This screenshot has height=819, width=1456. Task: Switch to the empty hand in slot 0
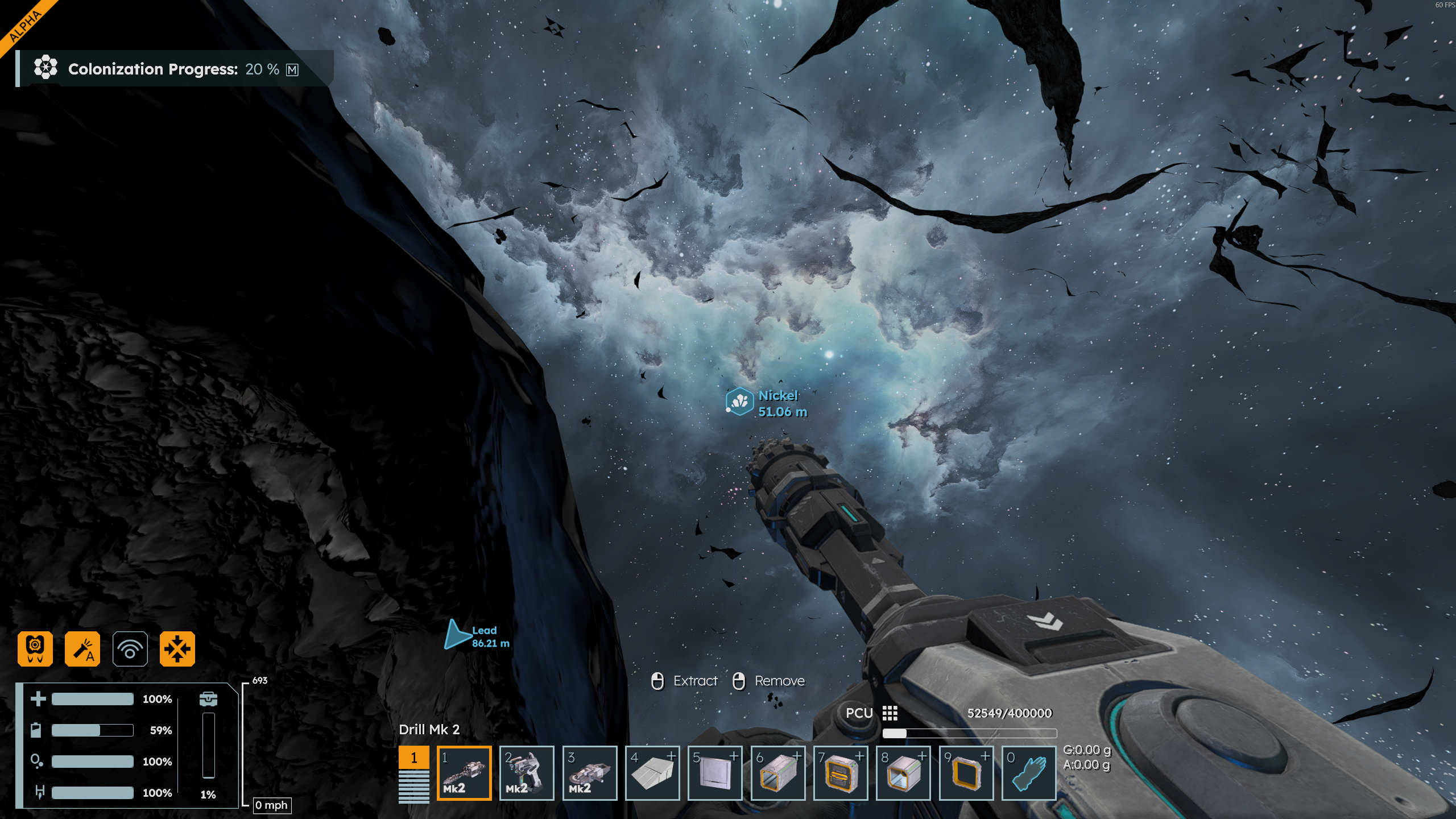(1028, 772)
